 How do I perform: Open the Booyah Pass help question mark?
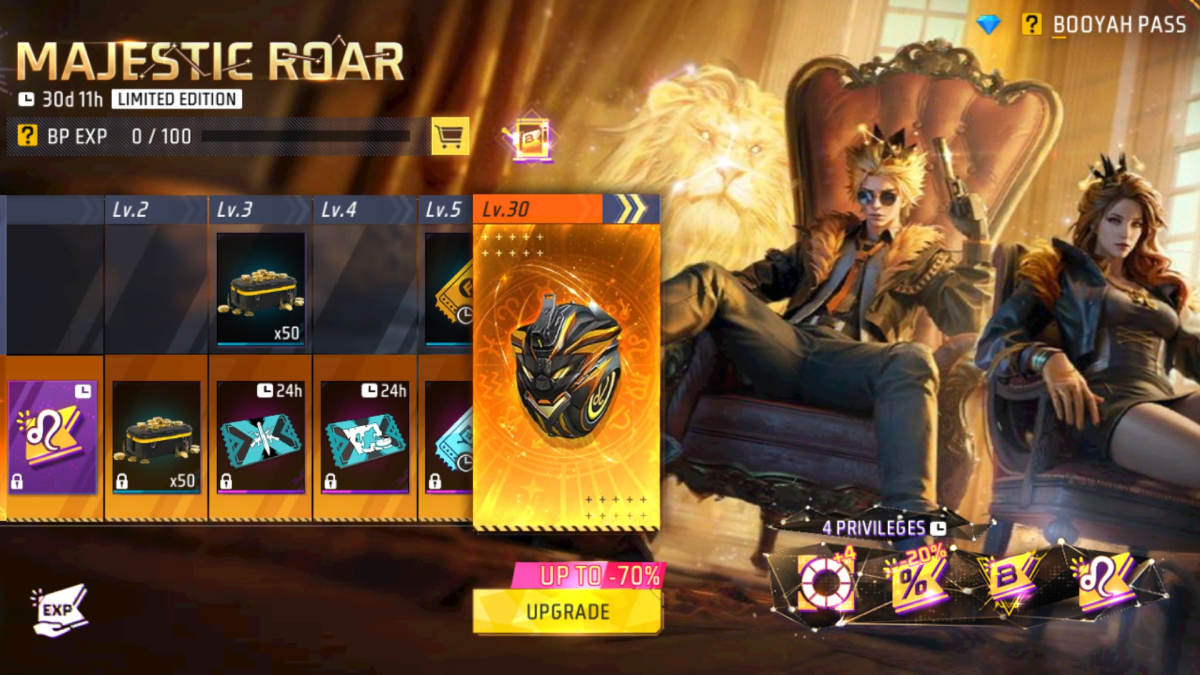point(1031,24)
